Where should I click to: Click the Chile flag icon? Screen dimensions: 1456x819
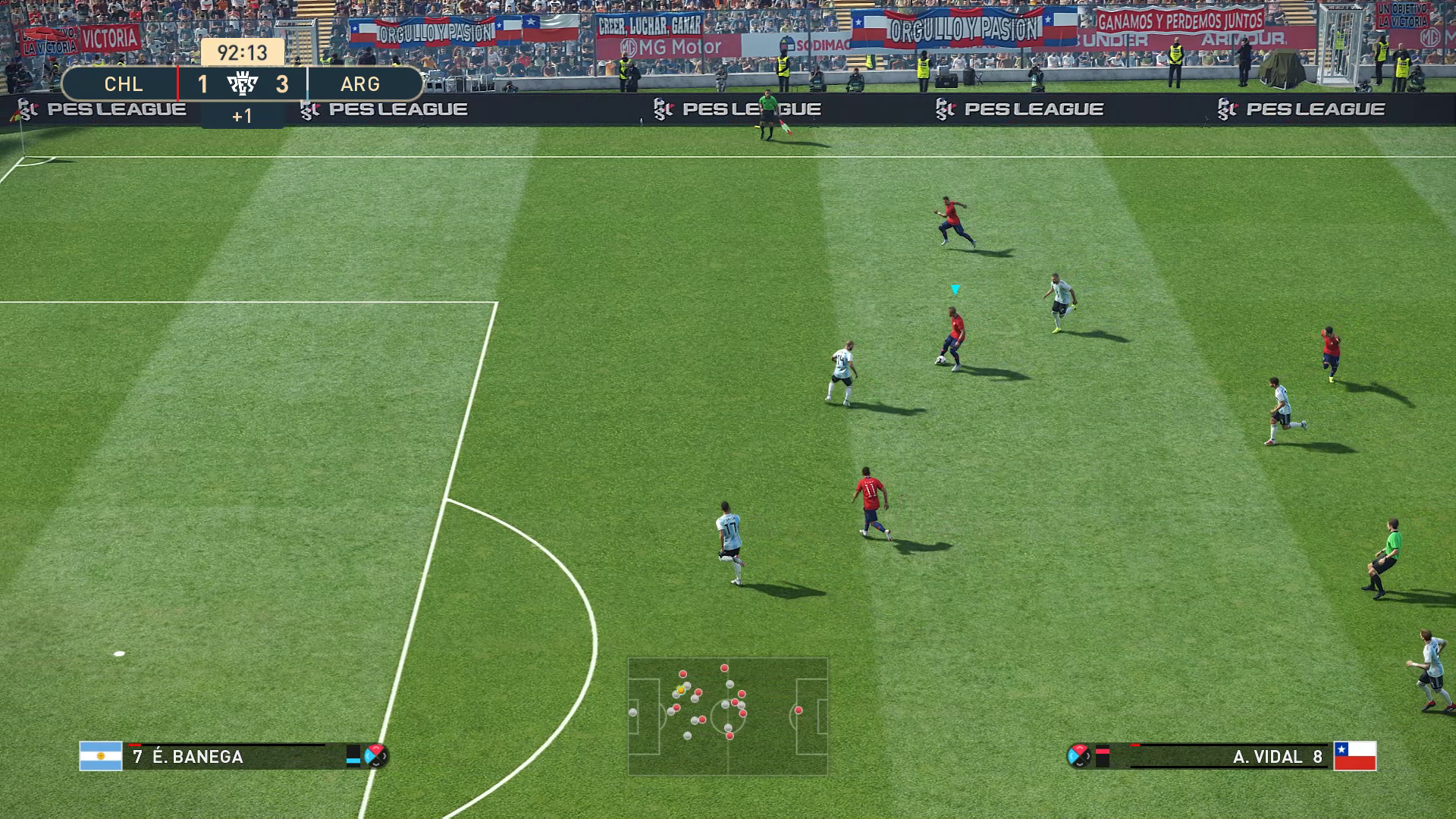[x=1355, y=756]
